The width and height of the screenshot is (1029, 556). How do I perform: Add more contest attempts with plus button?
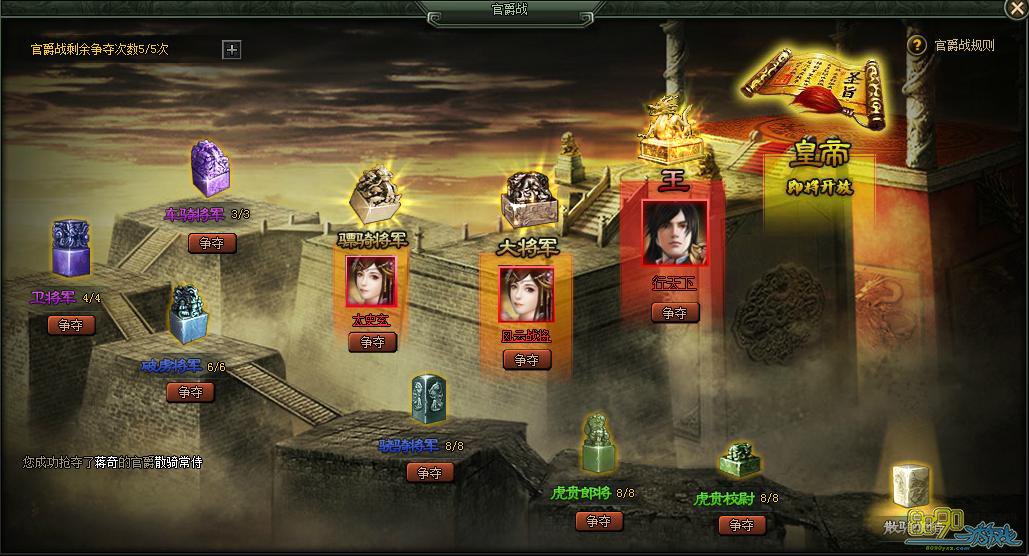pos(232,49)
